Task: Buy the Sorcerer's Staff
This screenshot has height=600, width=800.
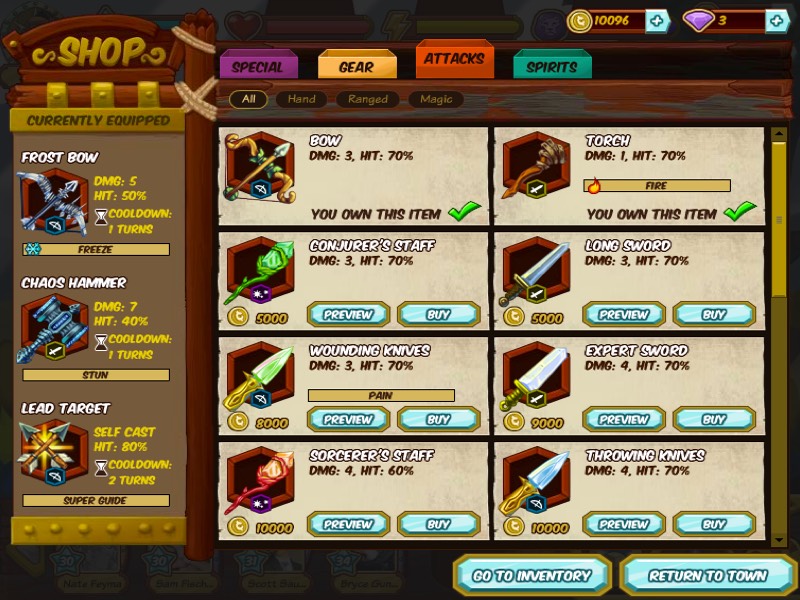Action: [438, 524]
